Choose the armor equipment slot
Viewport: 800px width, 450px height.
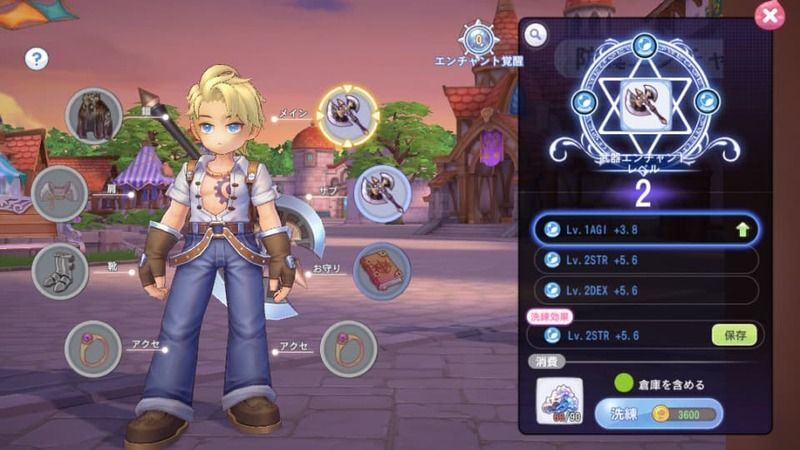click(x=95, y=115)
